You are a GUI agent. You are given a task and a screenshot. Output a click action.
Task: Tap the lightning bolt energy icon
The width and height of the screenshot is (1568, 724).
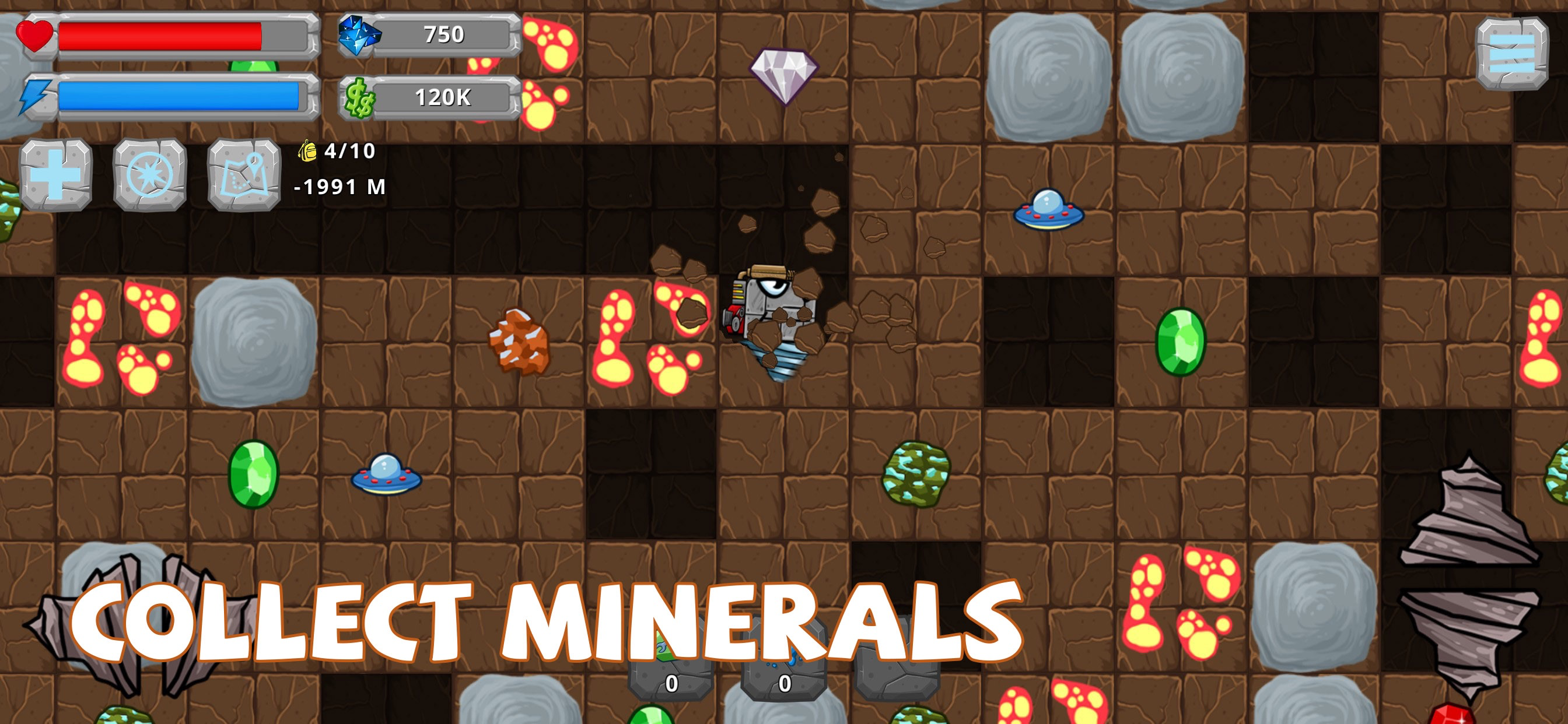34,97
